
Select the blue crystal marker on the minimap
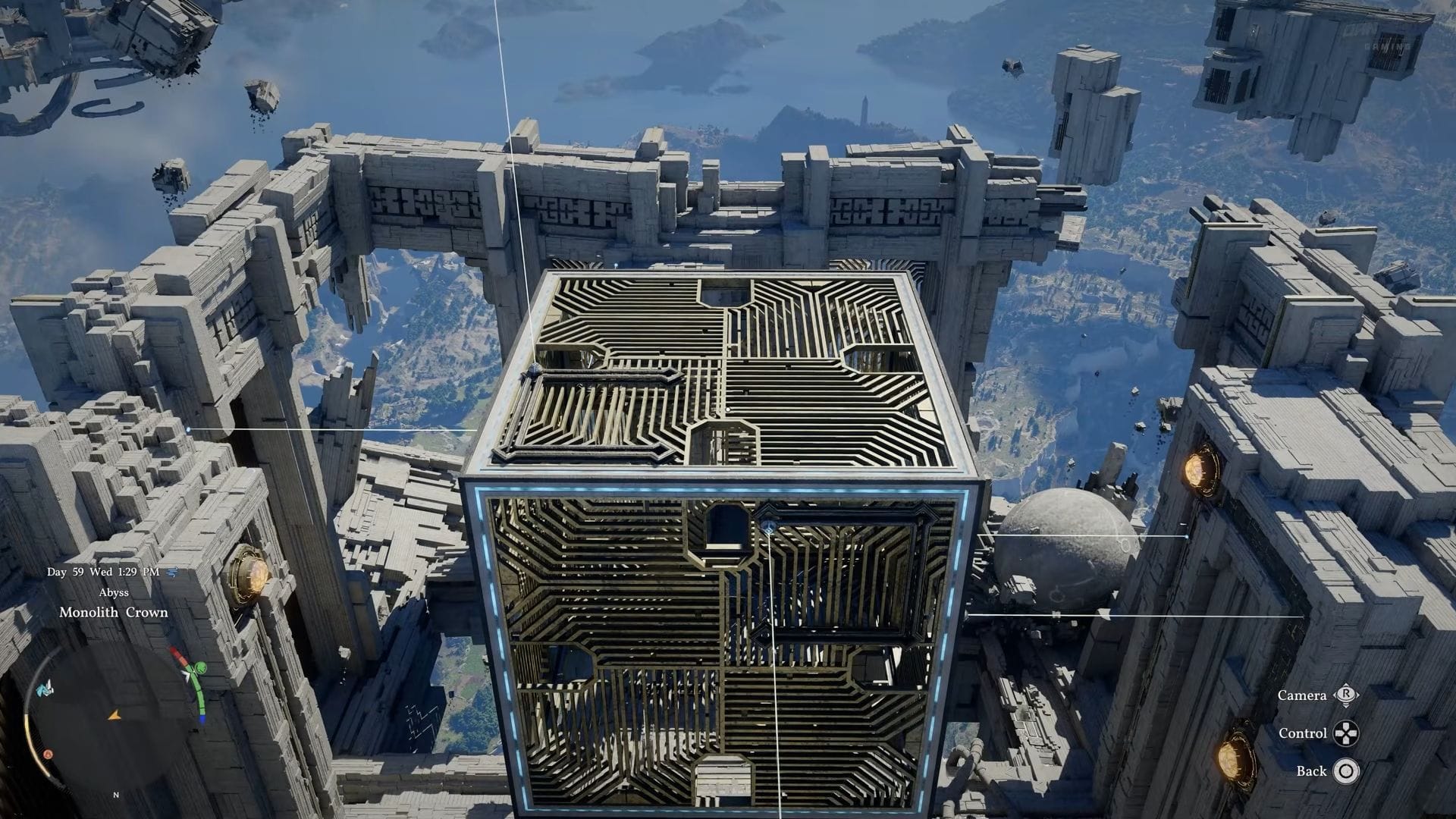tap(45, 686)
